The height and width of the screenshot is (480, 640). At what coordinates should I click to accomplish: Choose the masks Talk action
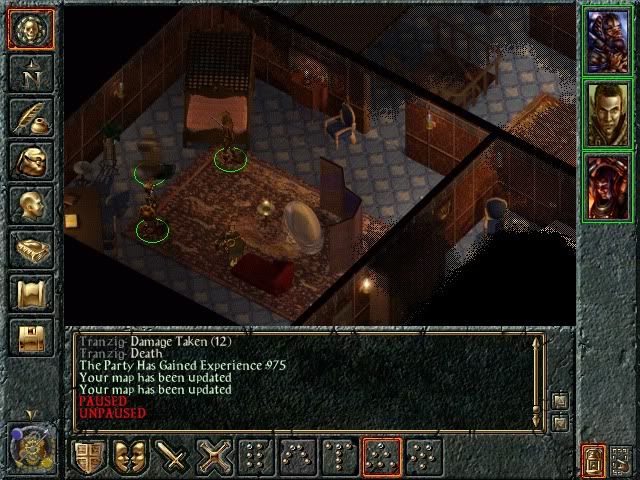coord(131,456)
